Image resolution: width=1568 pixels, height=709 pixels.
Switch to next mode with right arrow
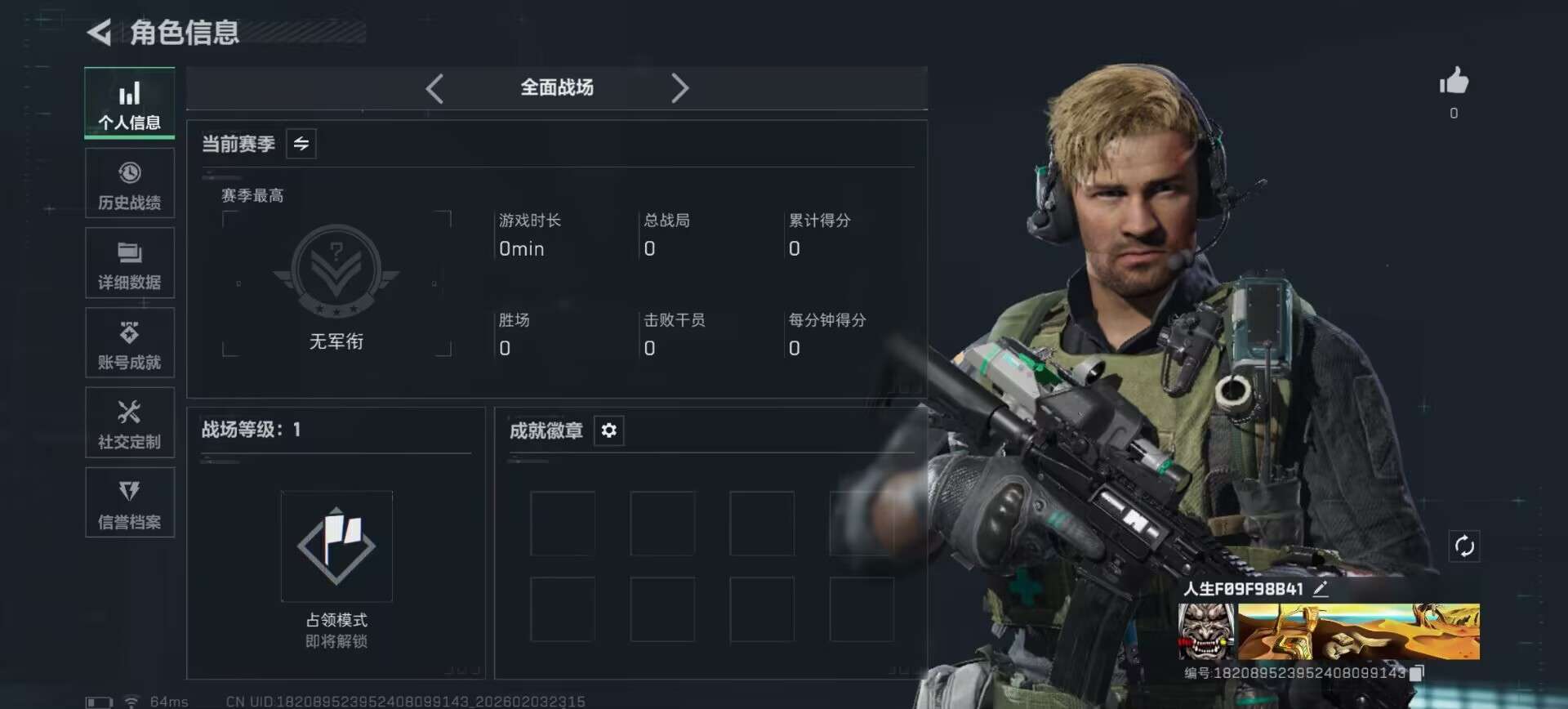click(x=679, y=88)
